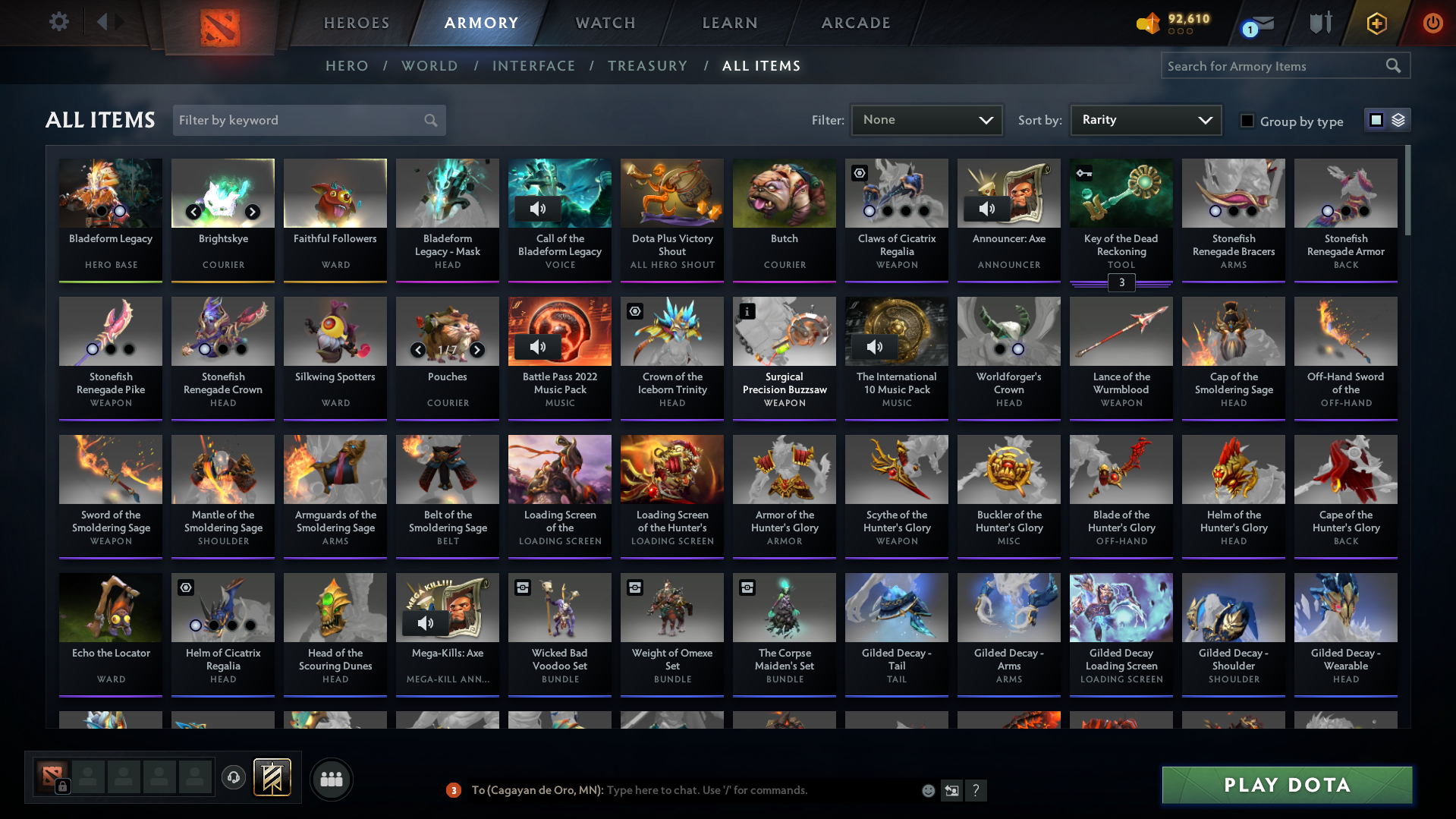The width and height of the screenshot is (1456, 819).
Task: Open the friends list icon near Play Dota
Action: click(331, 779)
